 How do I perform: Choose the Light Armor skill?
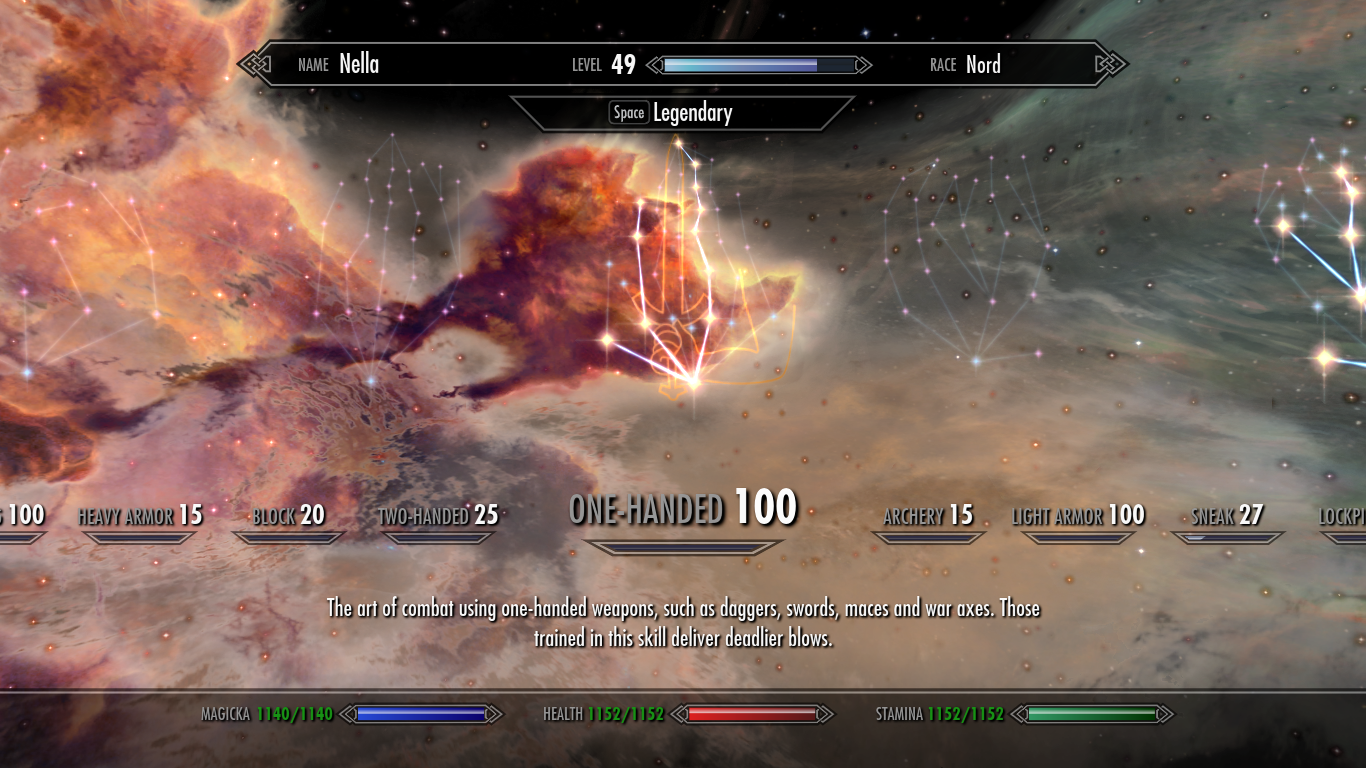pos(1077,516)
